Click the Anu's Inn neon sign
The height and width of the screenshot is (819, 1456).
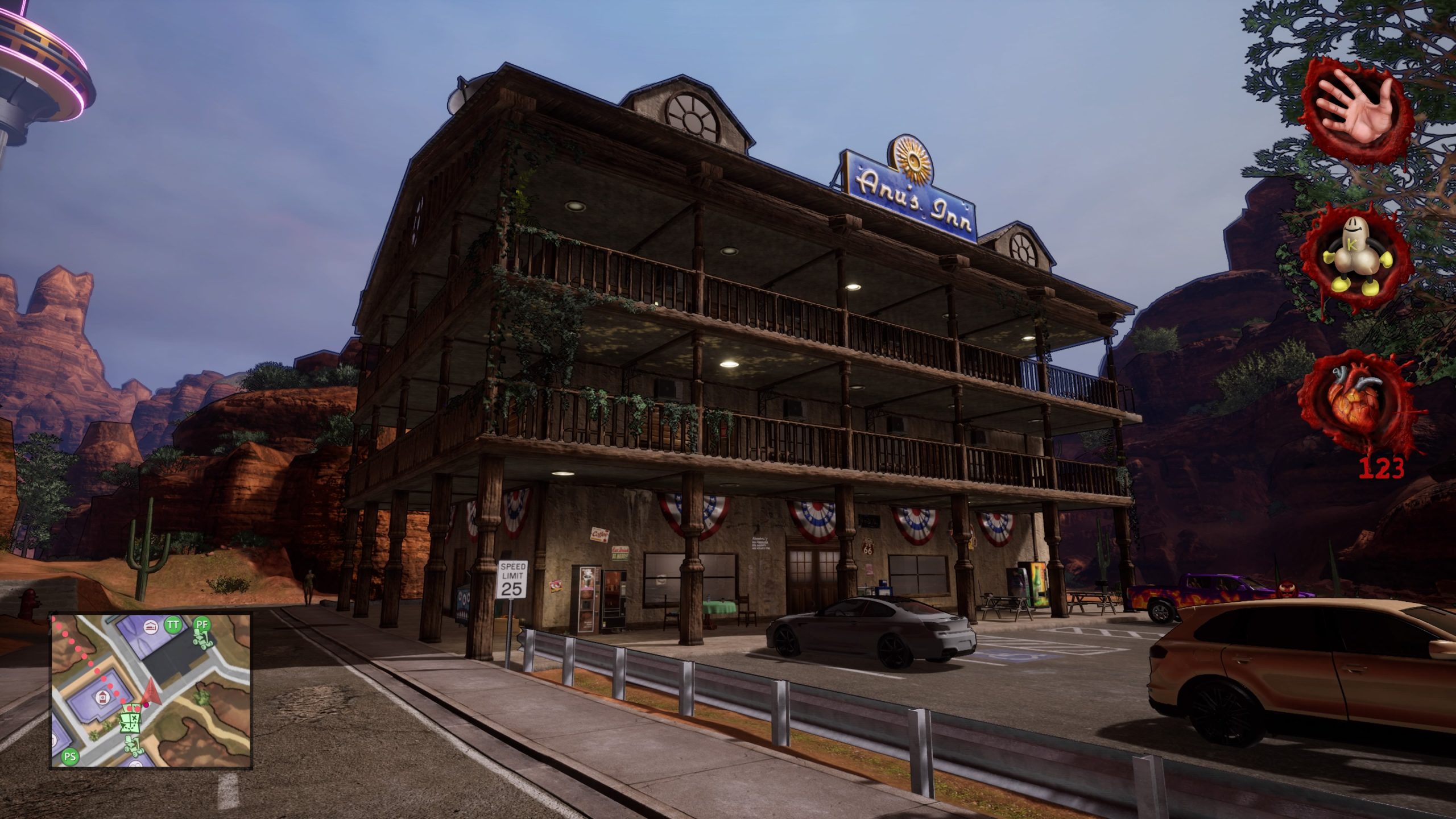[x=911, y=192]
